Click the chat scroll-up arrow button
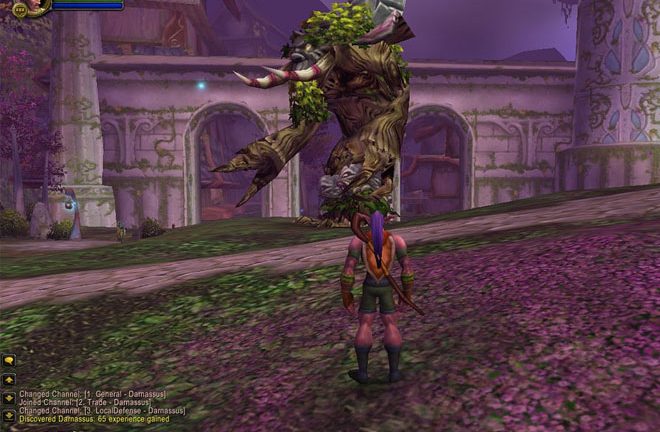Viewport: 660px width, 432px height. (8, 381)
